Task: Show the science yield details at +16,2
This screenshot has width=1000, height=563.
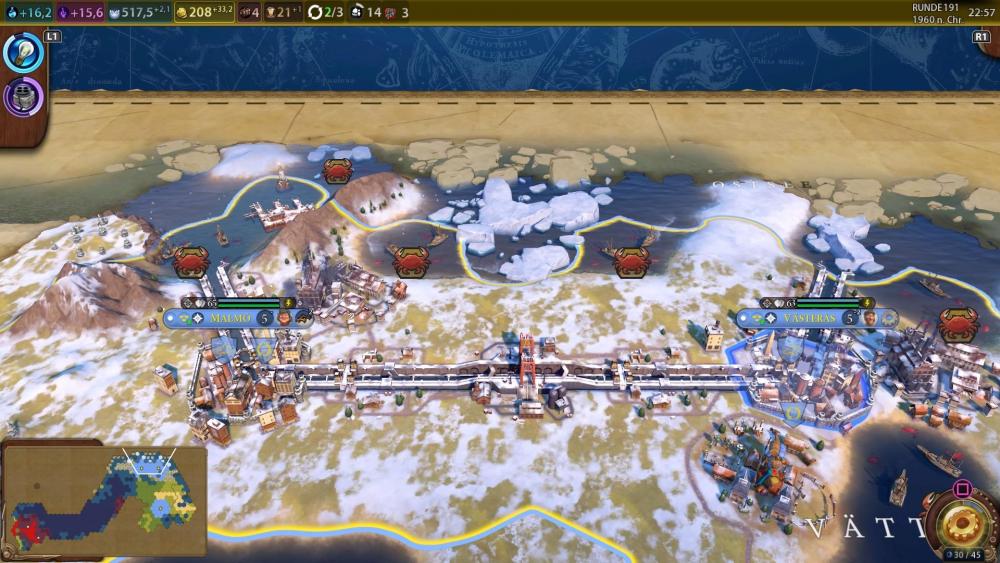Action: point(28,12)
